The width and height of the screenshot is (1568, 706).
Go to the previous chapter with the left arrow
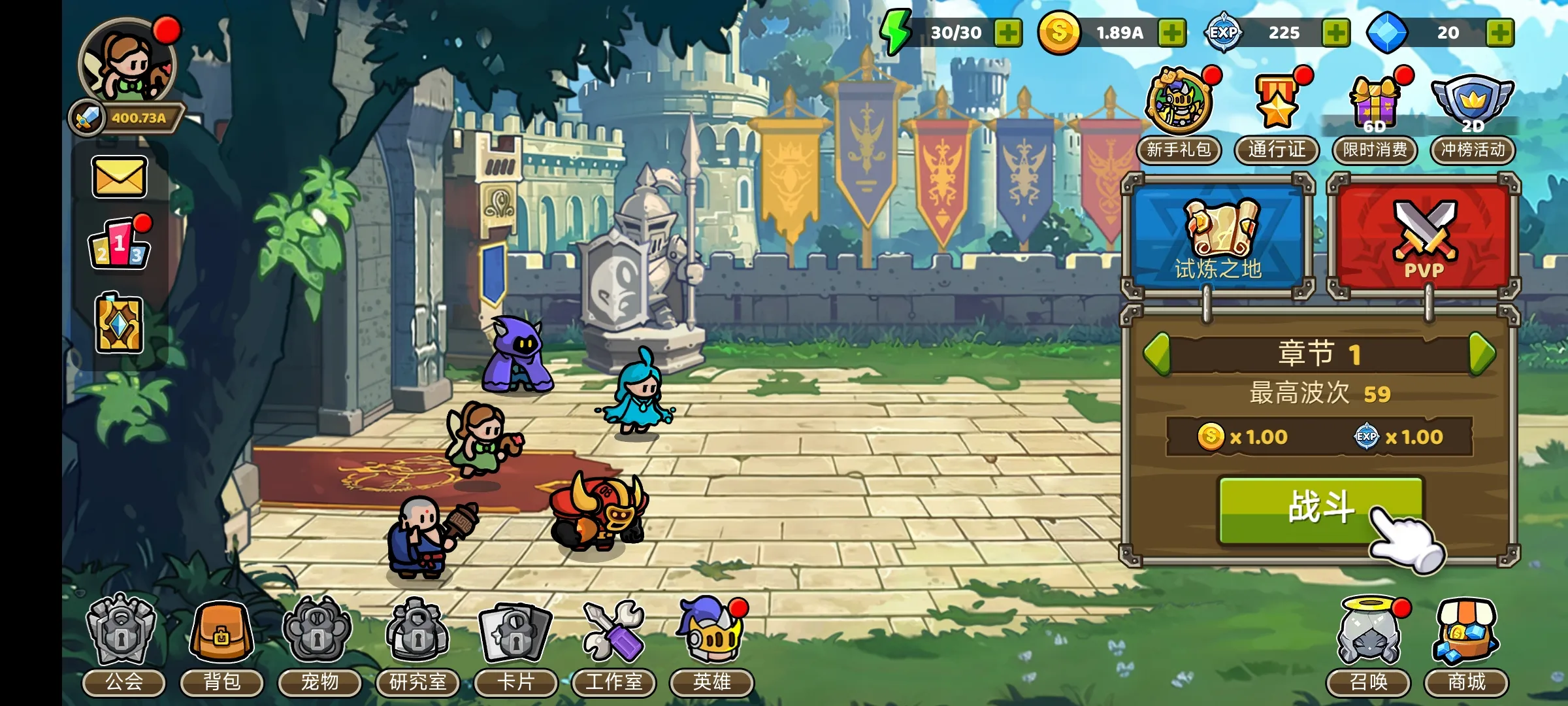[x=1157, y=354]
